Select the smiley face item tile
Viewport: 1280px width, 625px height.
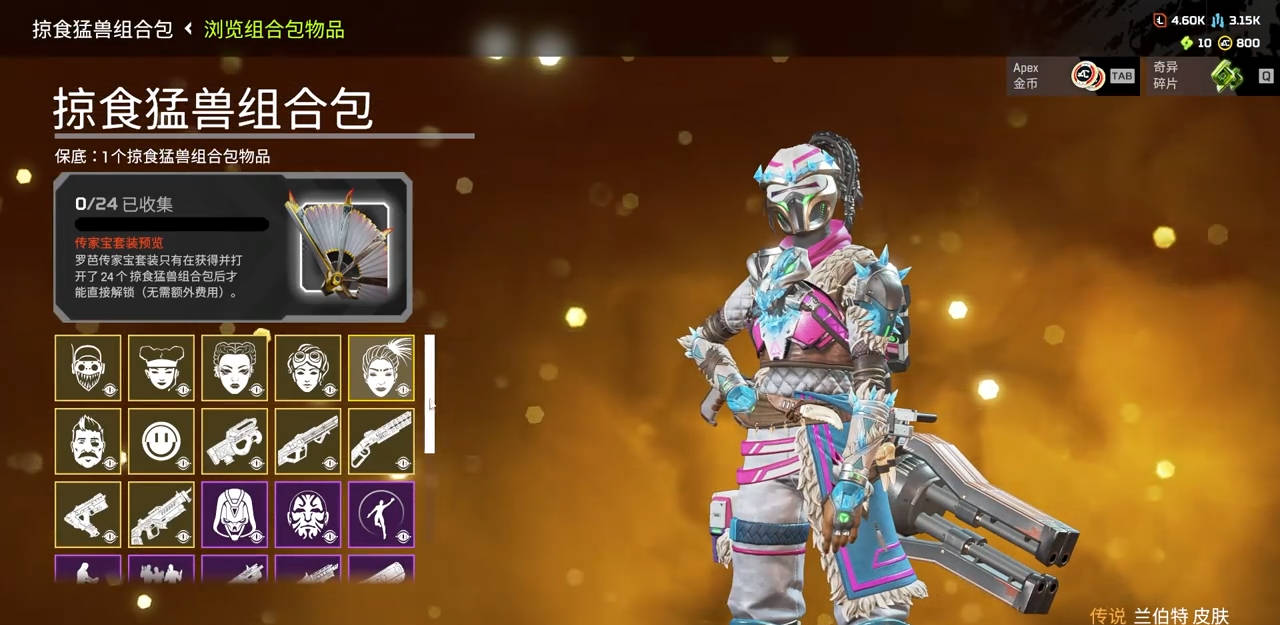pyautogui.click(x=161, y=441)
